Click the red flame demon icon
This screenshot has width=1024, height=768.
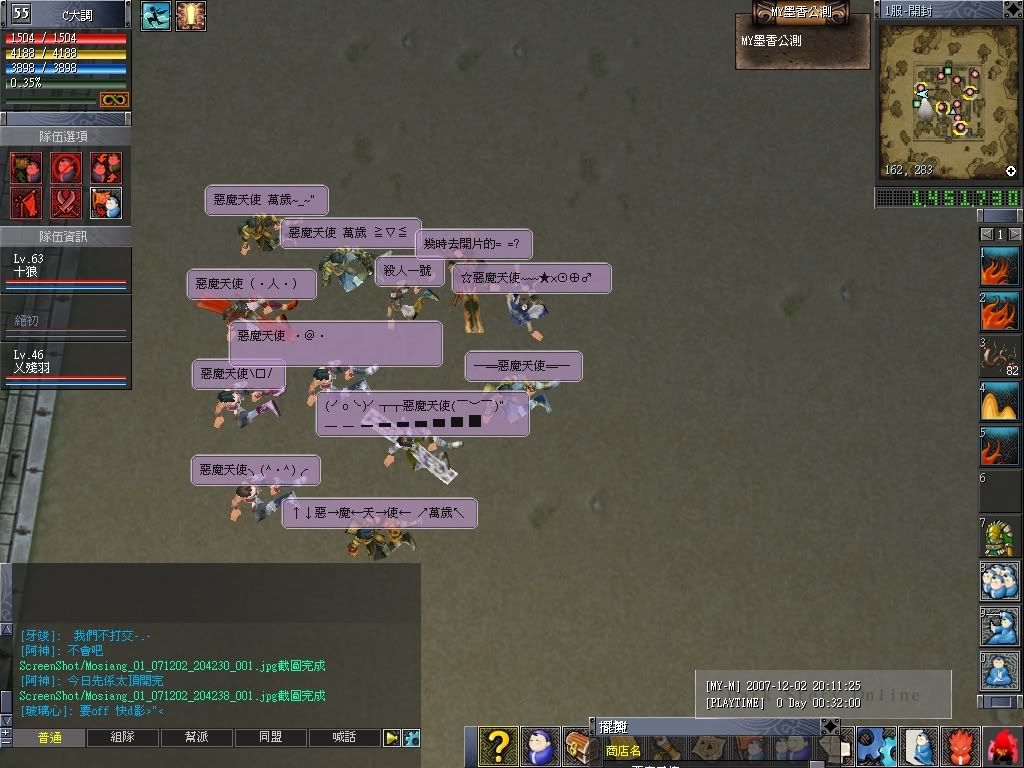960,746
